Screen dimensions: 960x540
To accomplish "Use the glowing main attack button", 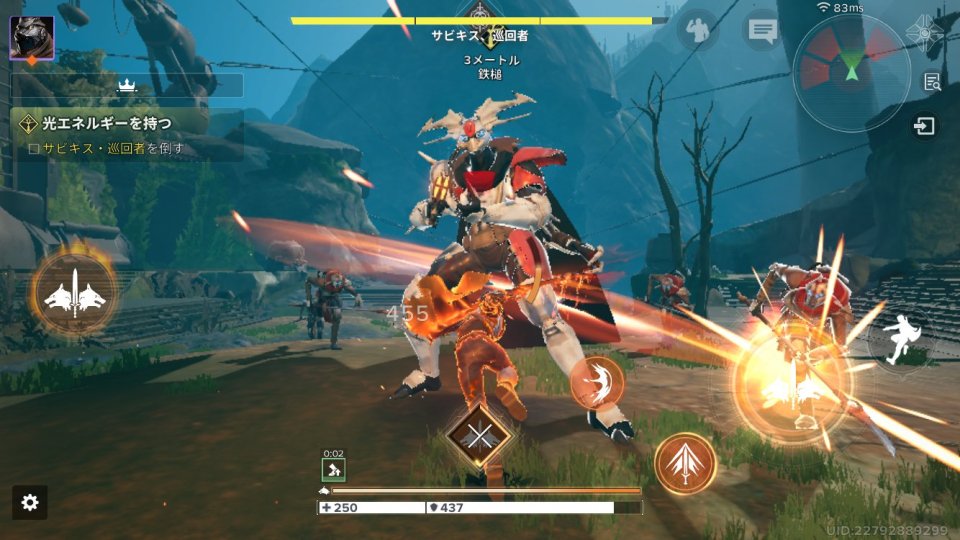I will click(793, 385).
